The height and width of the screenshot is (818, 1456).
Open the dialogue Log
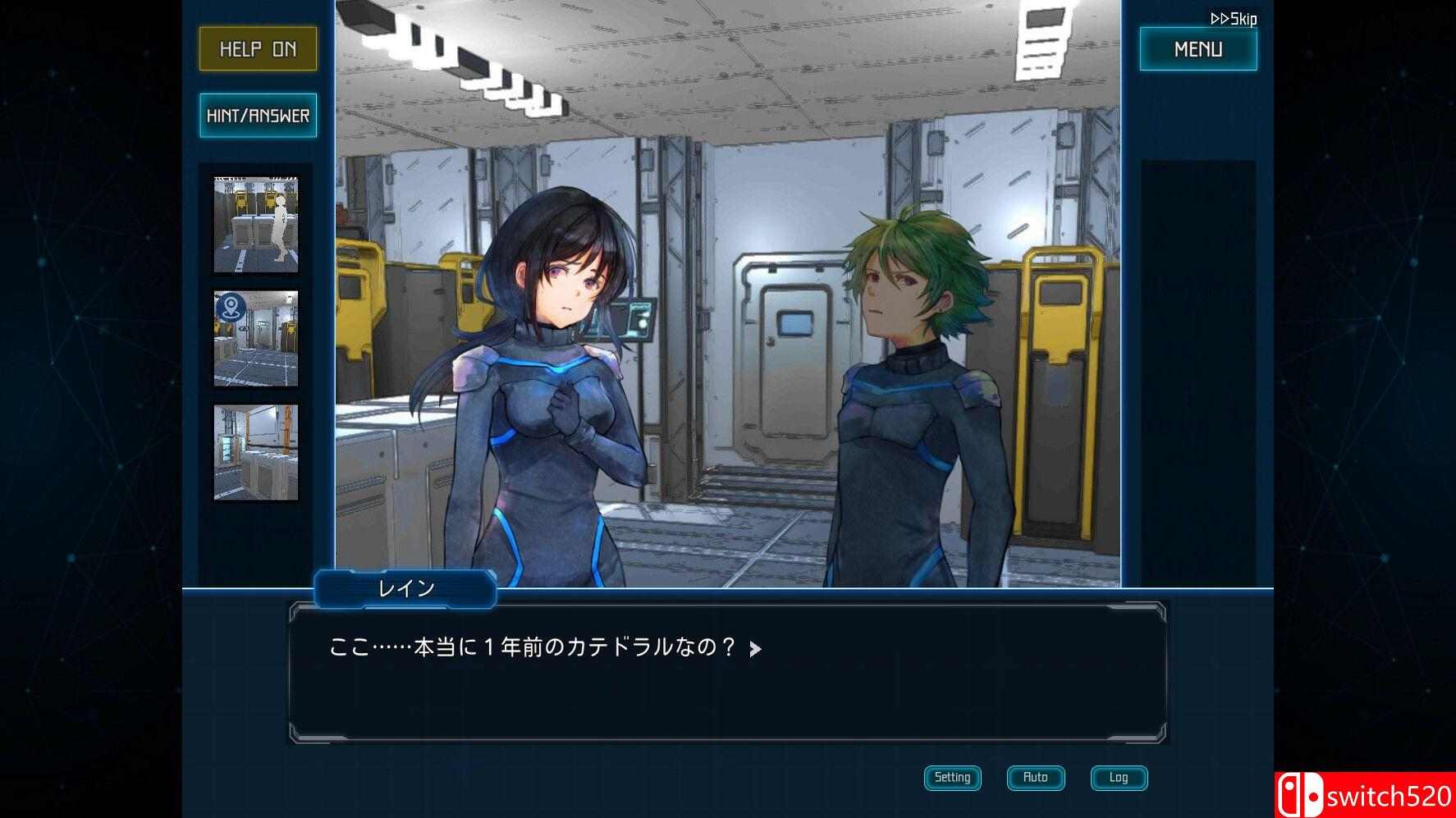tap(1118, 777)
